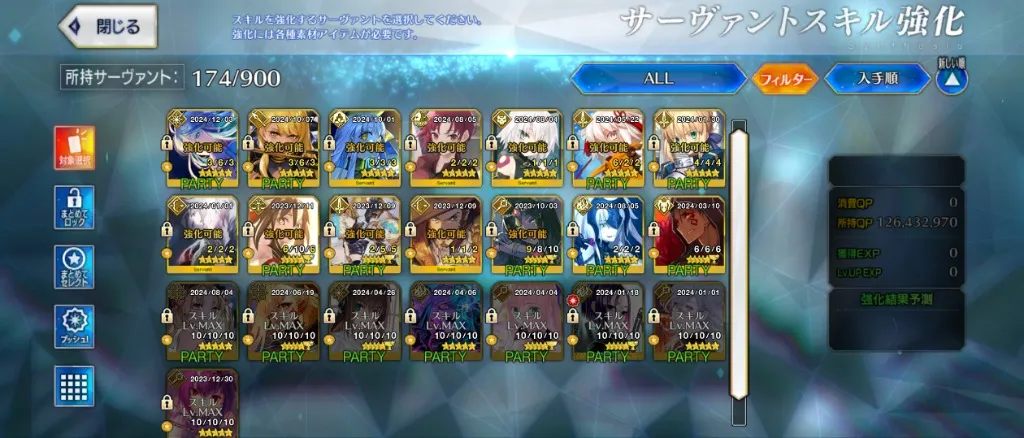Open the フィルター filter options

click(784, 78)
